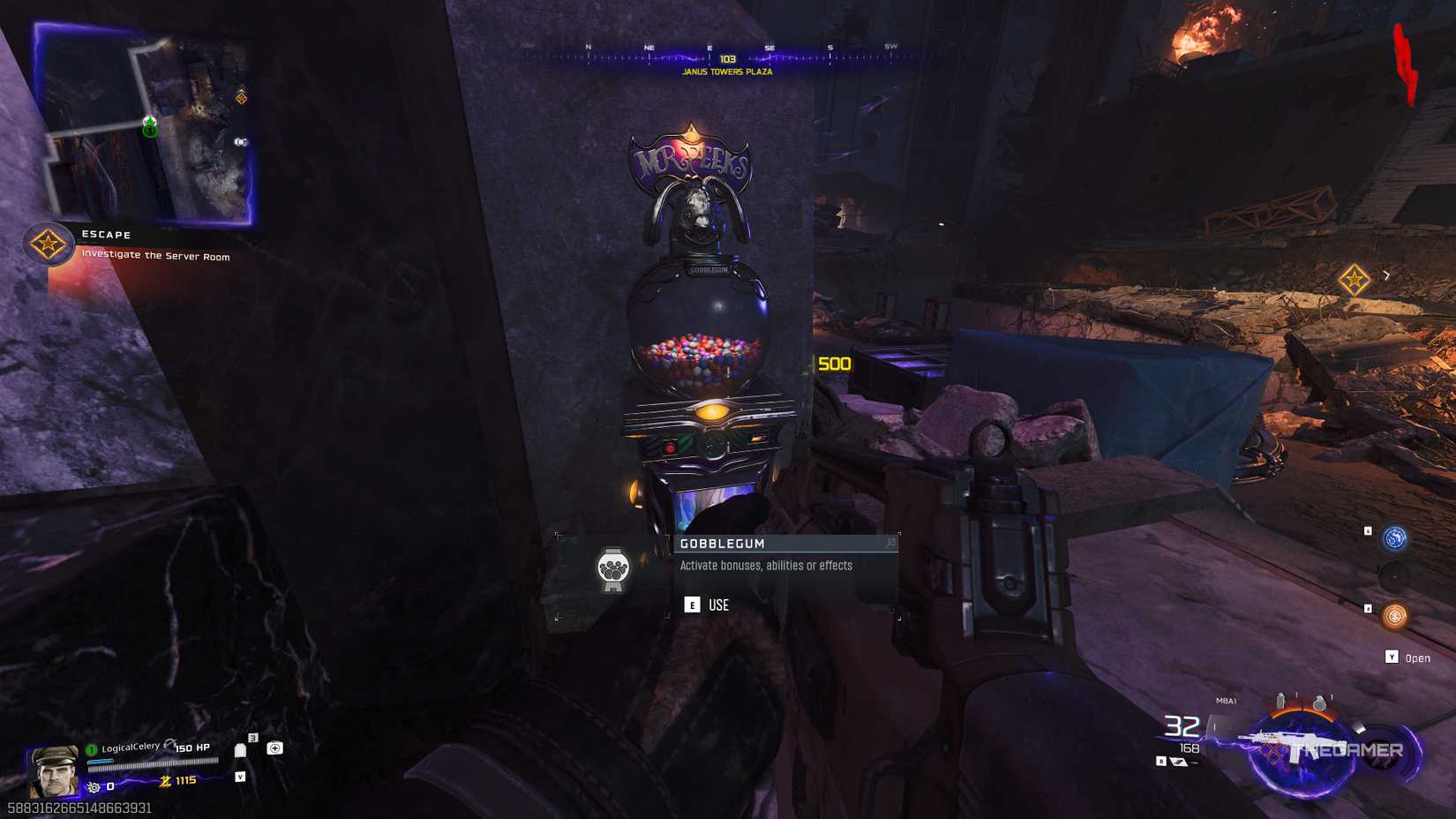This screenshot has width=1456, height=819.
Task: Select the frag grenade icon above the MBA1
Action: click(1320, 702)
